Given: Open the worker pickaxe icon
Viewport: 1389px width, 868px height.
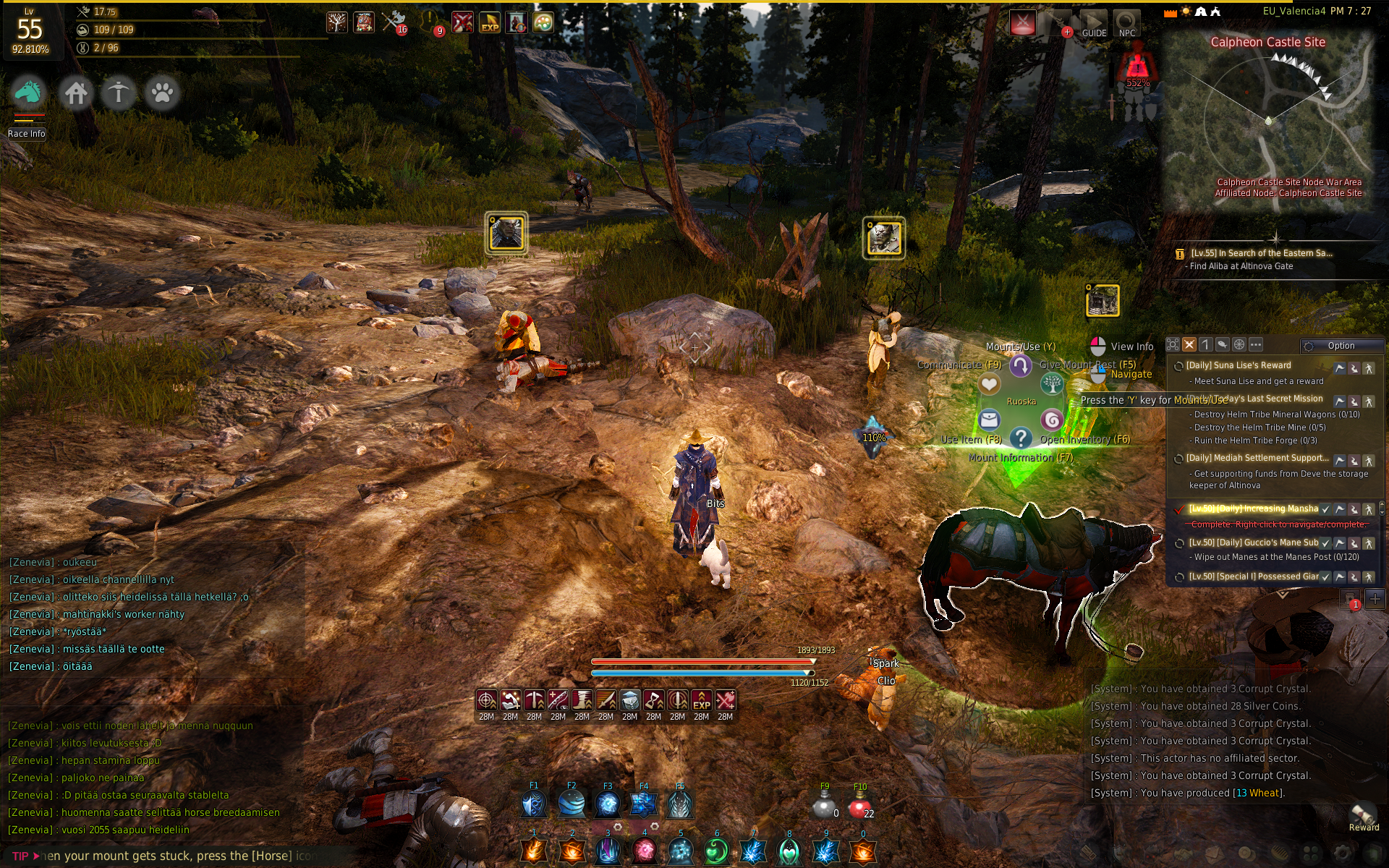Looking at the screenshot, I should click(x=119, y=93).
